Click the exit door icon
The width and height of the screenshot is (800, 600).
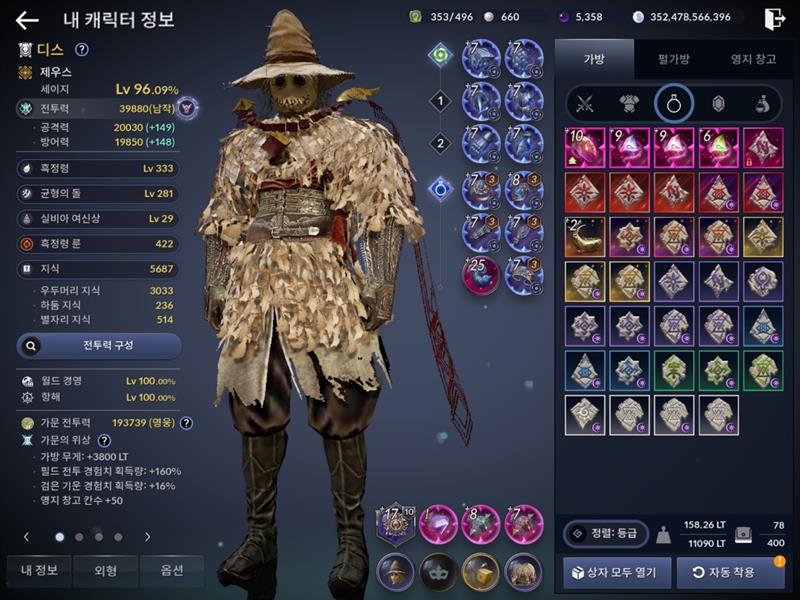click(774, 18)
